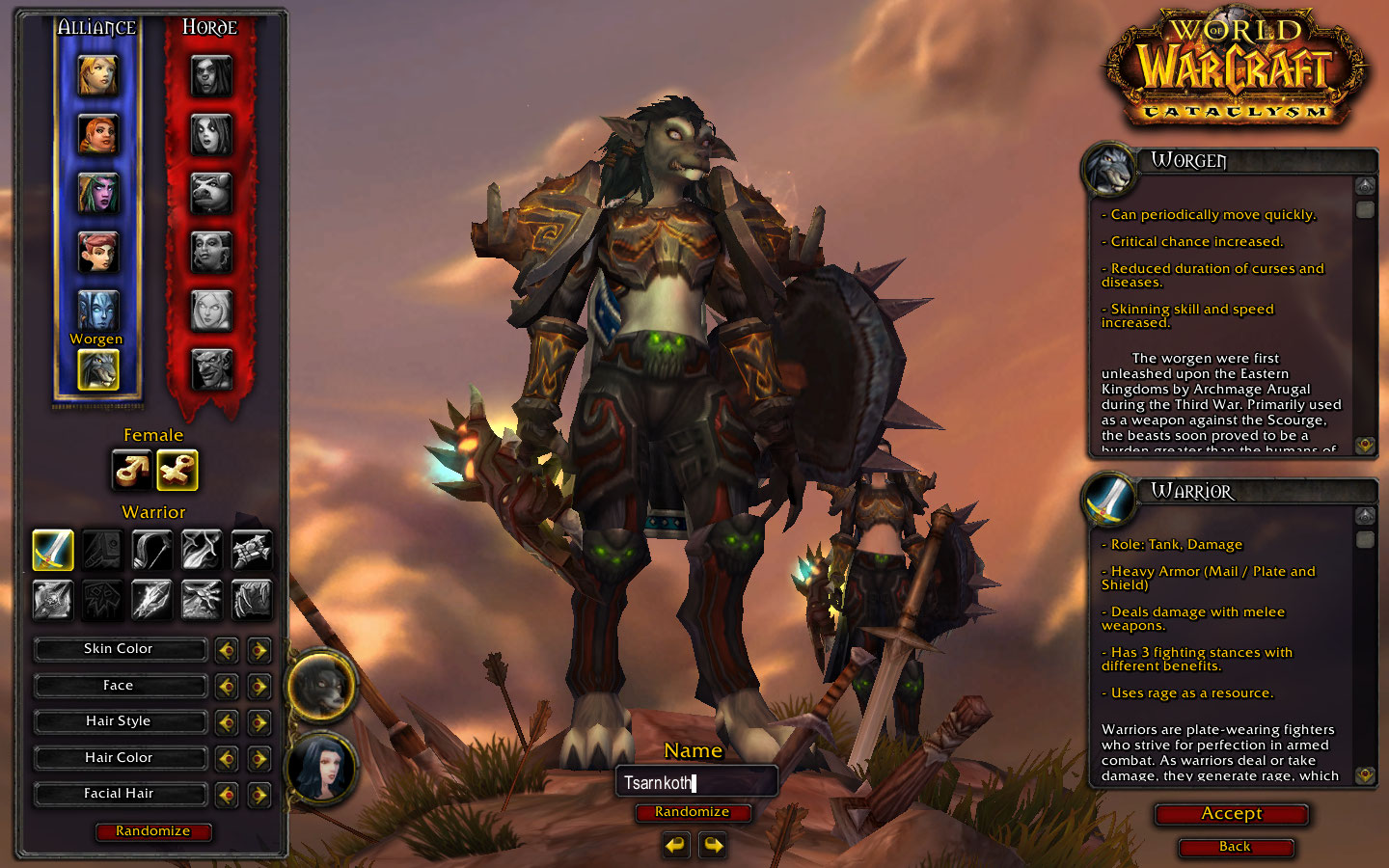The width and height of the screenshot is (1389, 868).
Task: Select the Draenei race portrait
Action: 98,311
